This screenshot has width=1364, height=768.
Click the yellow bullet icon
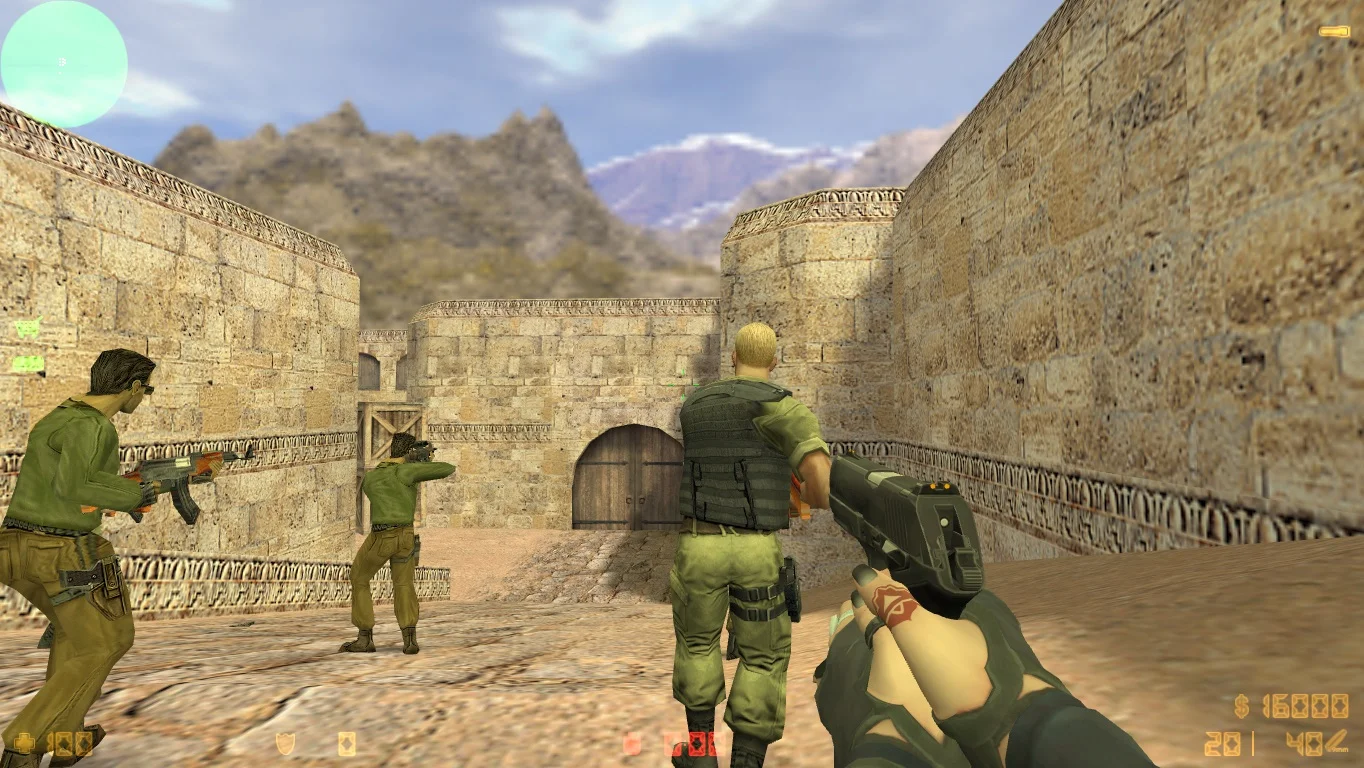coord(1334,32)
